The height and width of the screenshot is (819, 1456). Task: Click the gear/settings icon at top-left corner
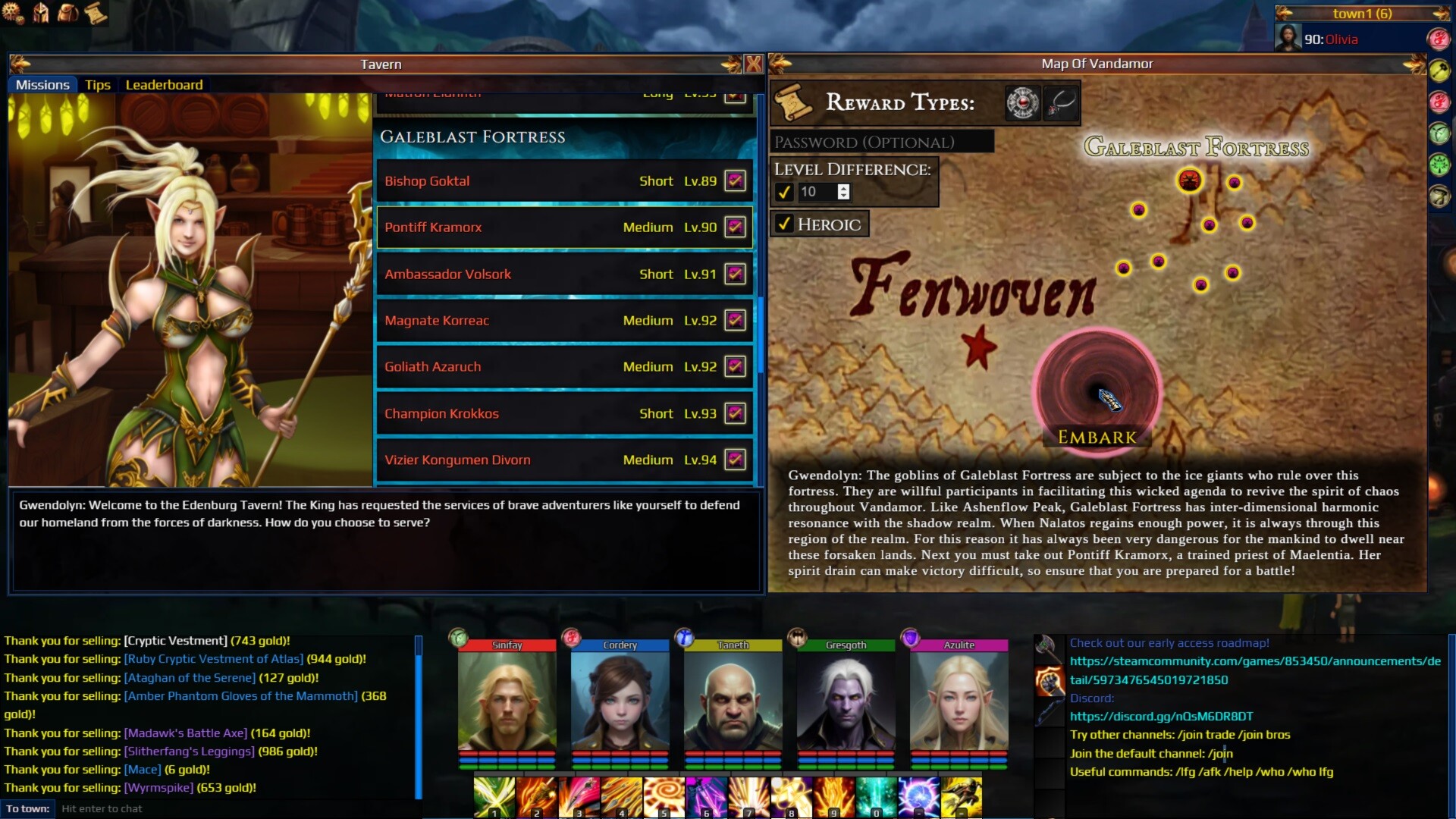tap(10, 12)
